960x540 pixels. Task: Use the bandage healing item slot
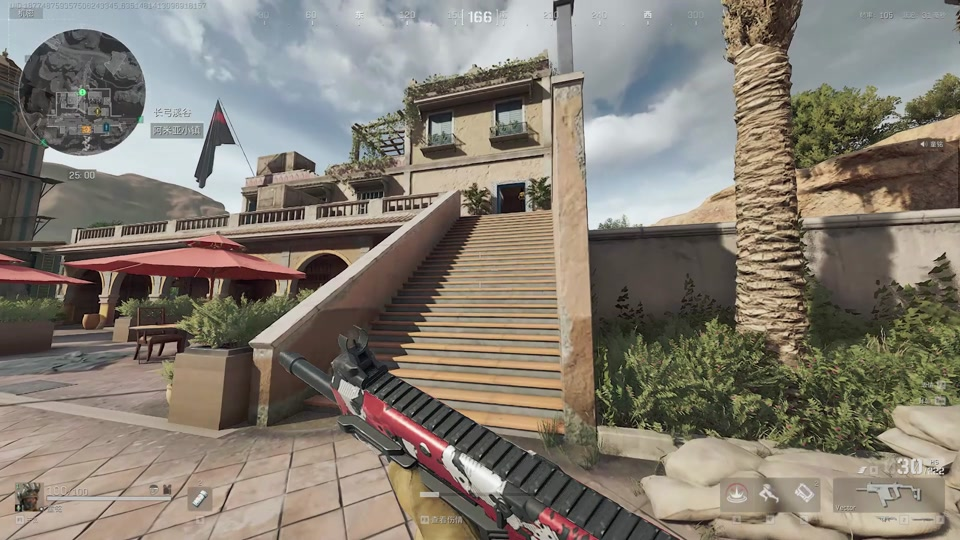[x=199, y=498]
